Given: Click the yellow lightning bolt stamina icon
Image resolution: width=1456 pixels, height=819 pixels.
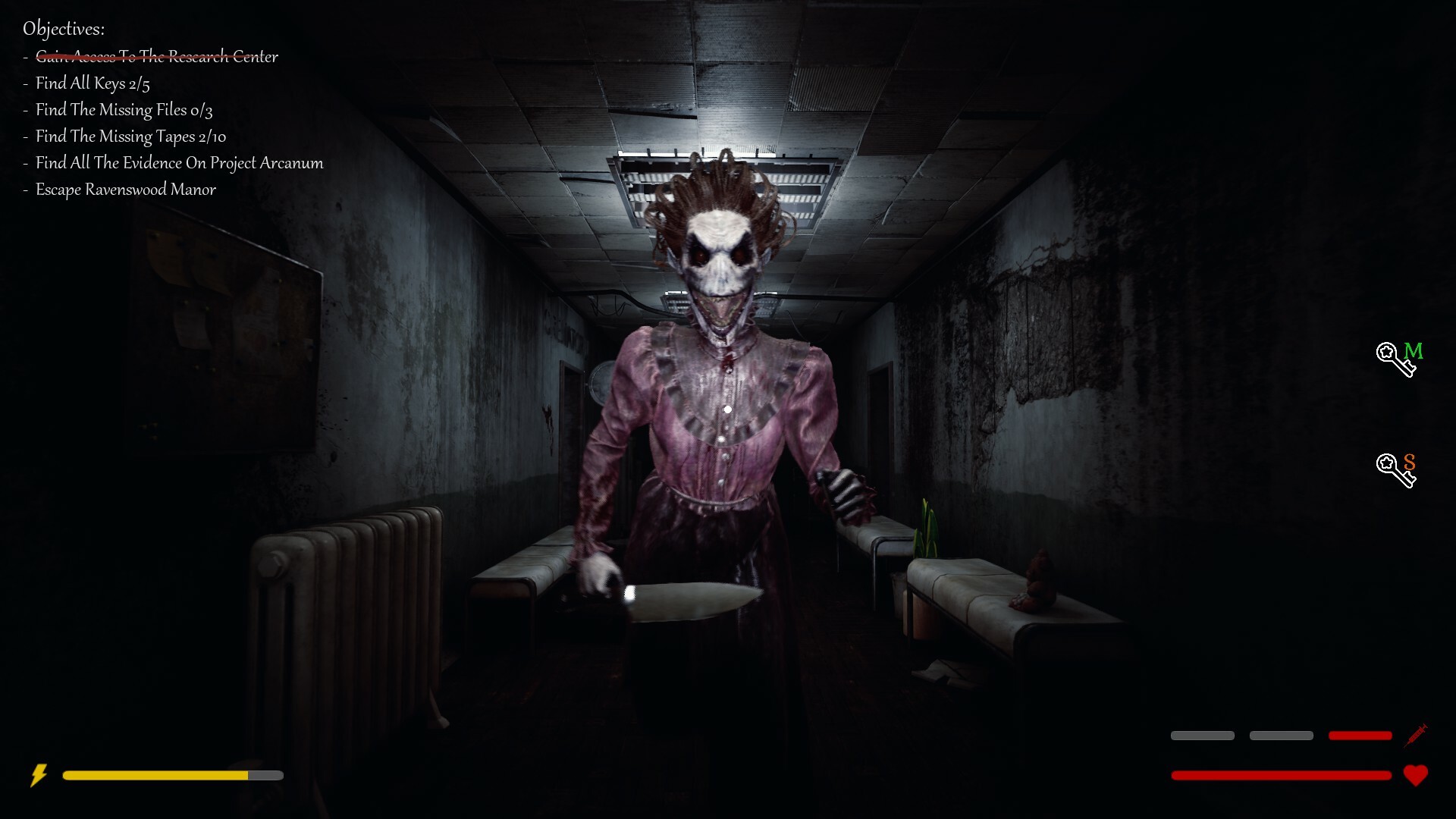Looking at the screenshot, I should pos(41,775).
